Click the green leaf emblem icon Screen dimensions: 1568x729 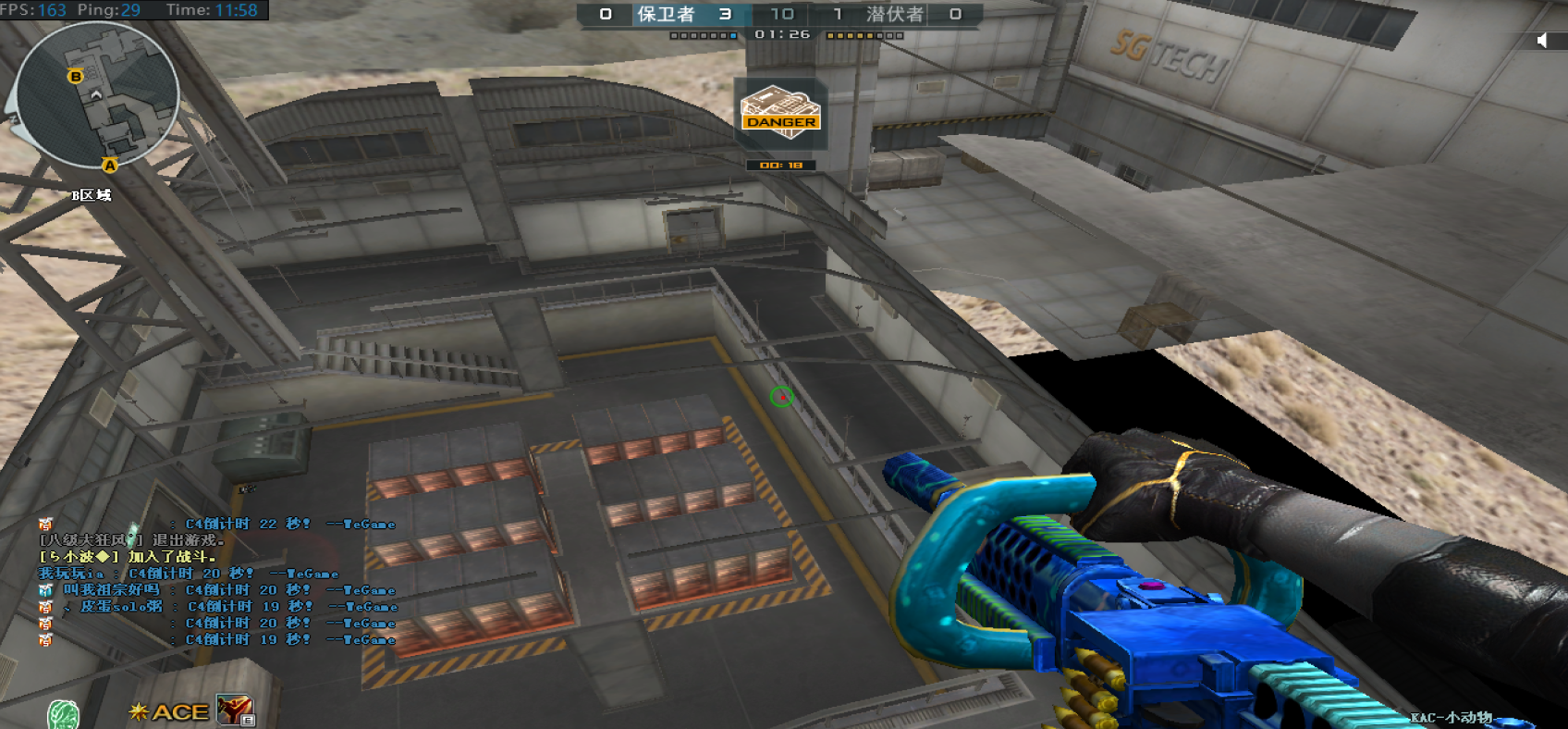63,714
